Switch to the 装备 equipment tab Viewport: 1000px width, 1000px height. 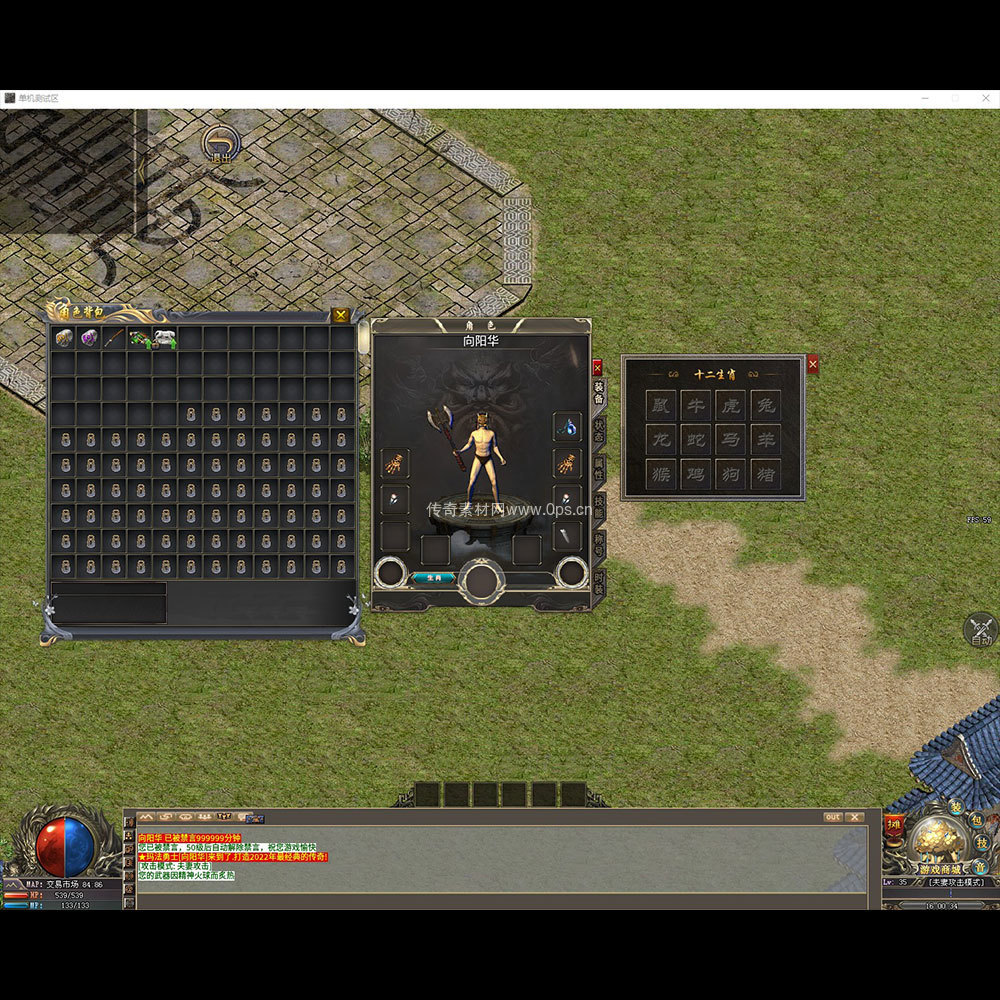599,393
